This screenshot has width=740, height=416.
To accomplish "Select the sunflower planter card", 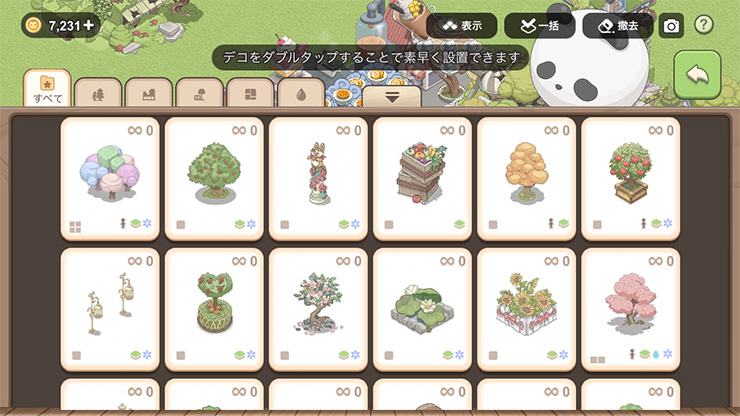I will click(x=526, y=309).
